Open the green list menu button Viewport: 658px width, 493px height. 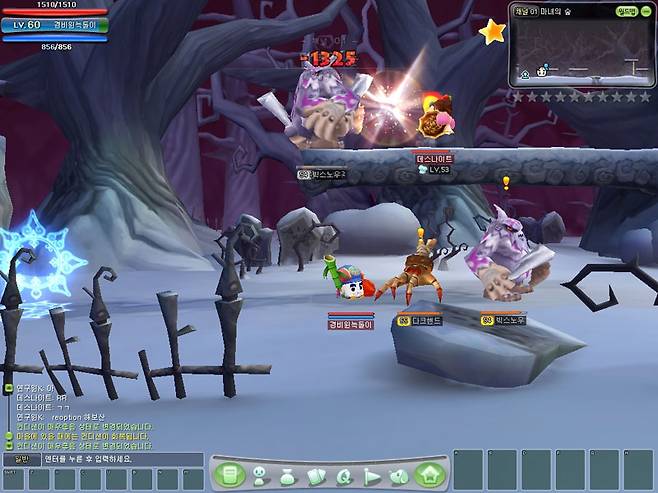point(229,475)
